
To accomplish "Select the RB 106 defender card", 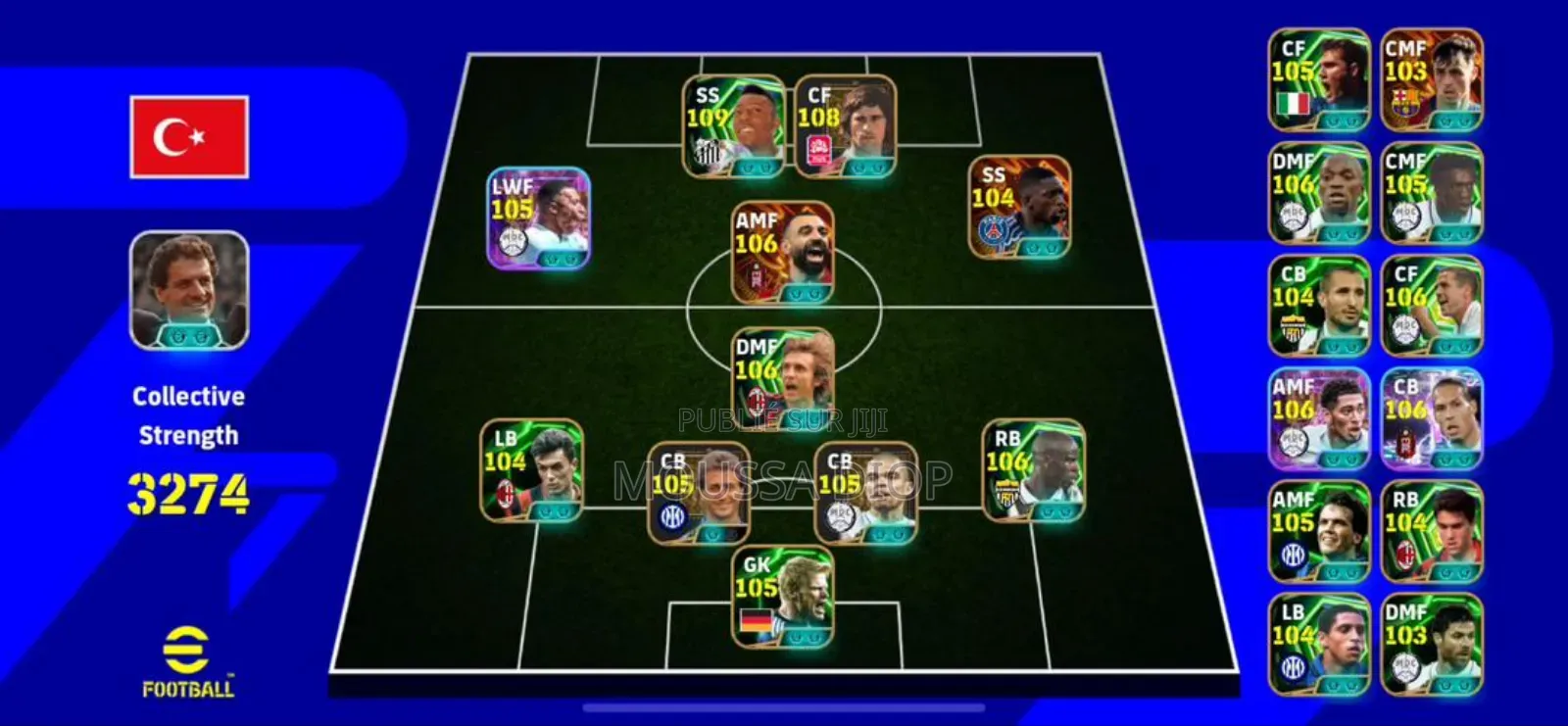I will point(1033,470).
